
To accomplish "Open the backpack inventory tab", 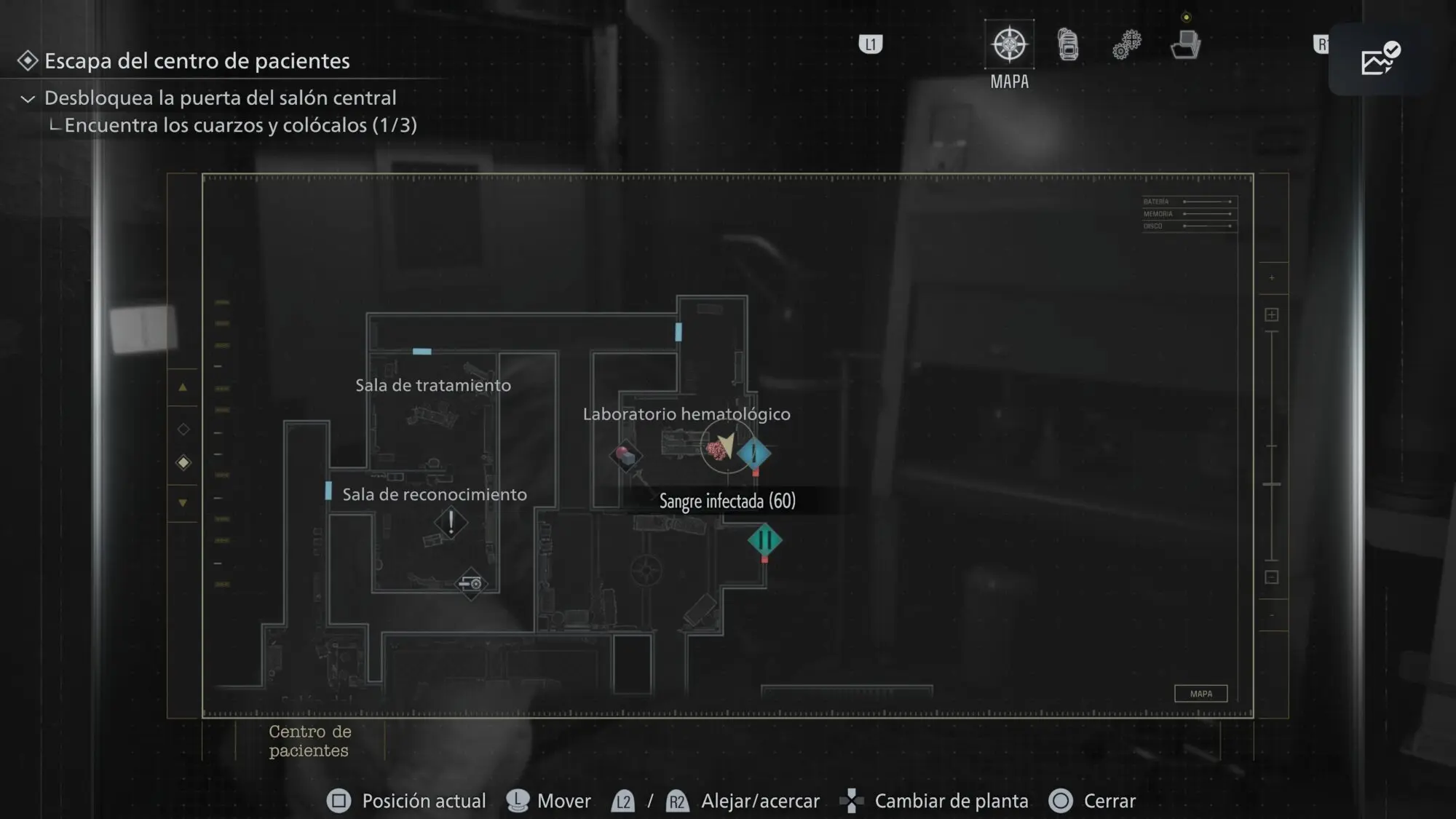I will point(1068,44).
